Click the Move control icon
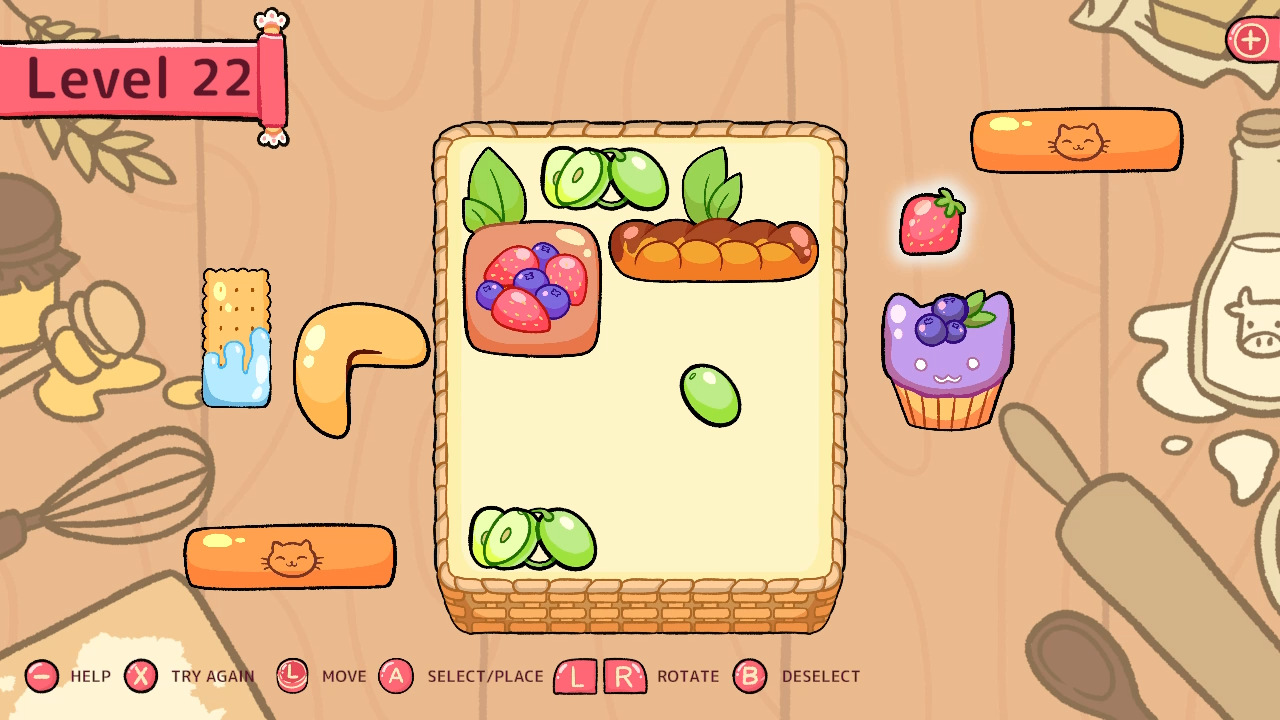This screenshot has height=720, width=1280. pyautogui.click(x=291, y=676)
